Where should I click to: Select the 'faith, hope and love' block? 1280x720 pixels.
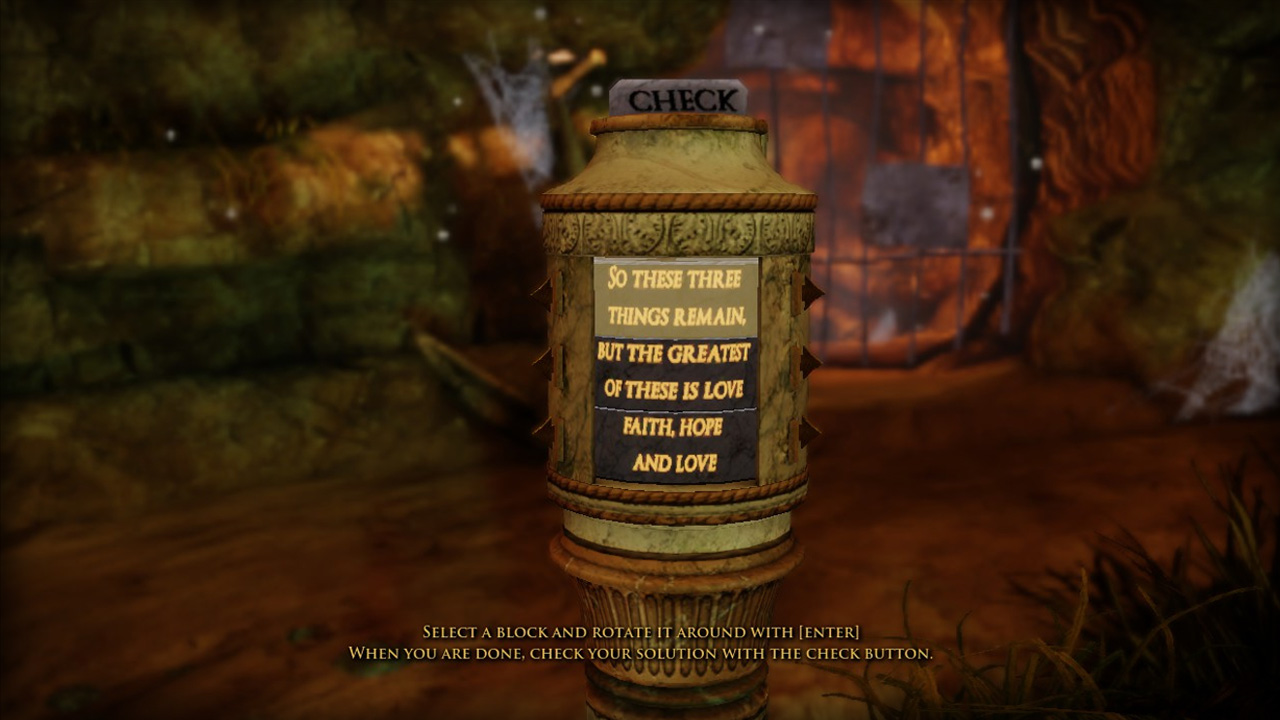click(678, 445)
